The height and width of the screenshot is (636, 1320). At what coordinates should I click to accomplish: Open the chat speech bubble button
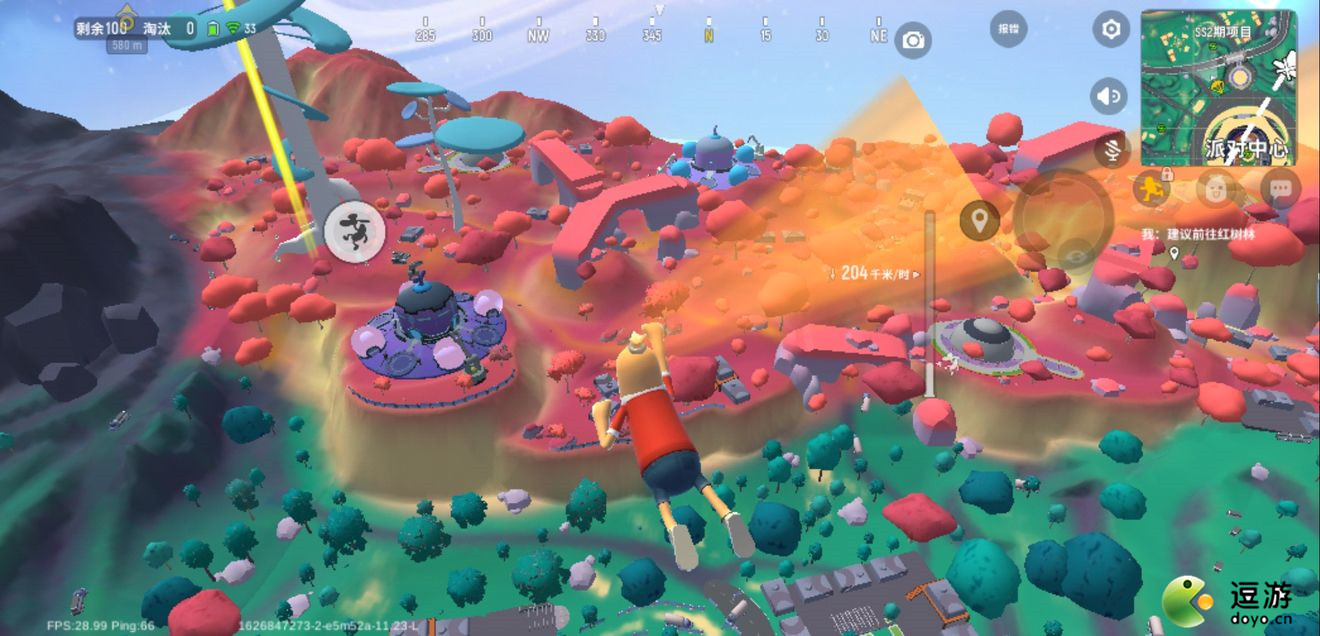tap(1280, 189)
